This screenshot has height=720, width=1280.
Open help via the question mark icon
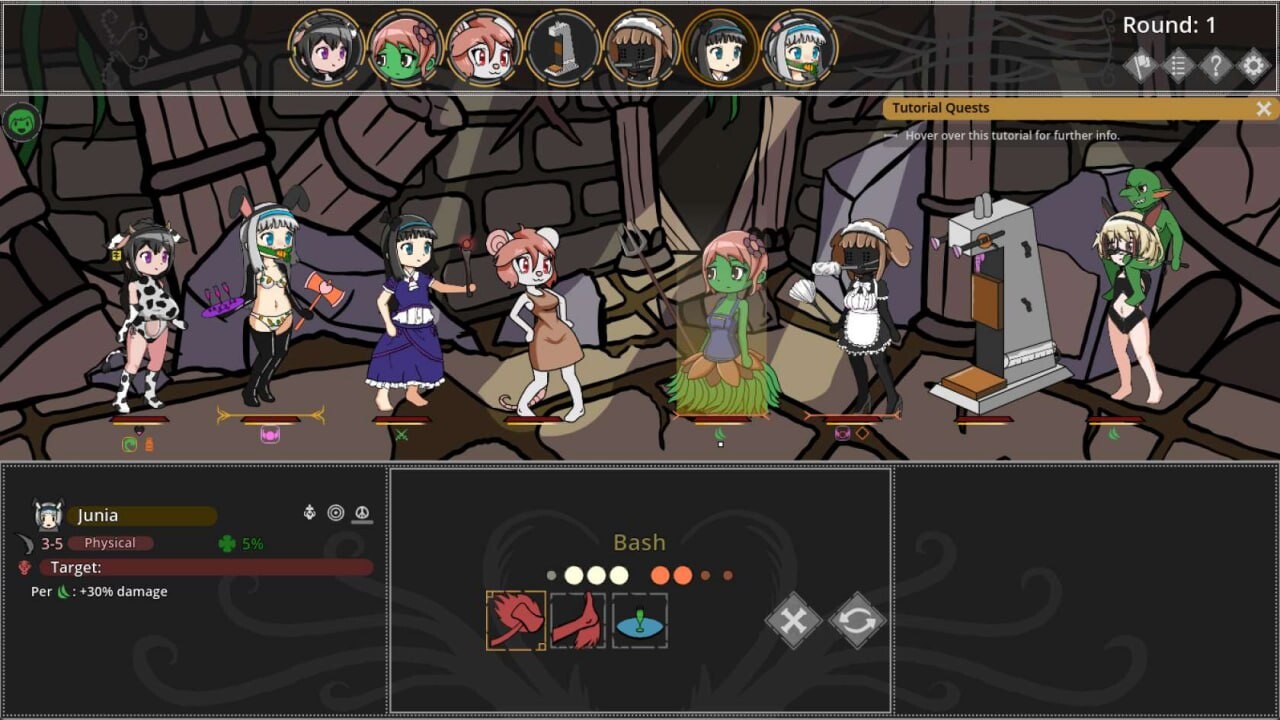click(1213, 66)
